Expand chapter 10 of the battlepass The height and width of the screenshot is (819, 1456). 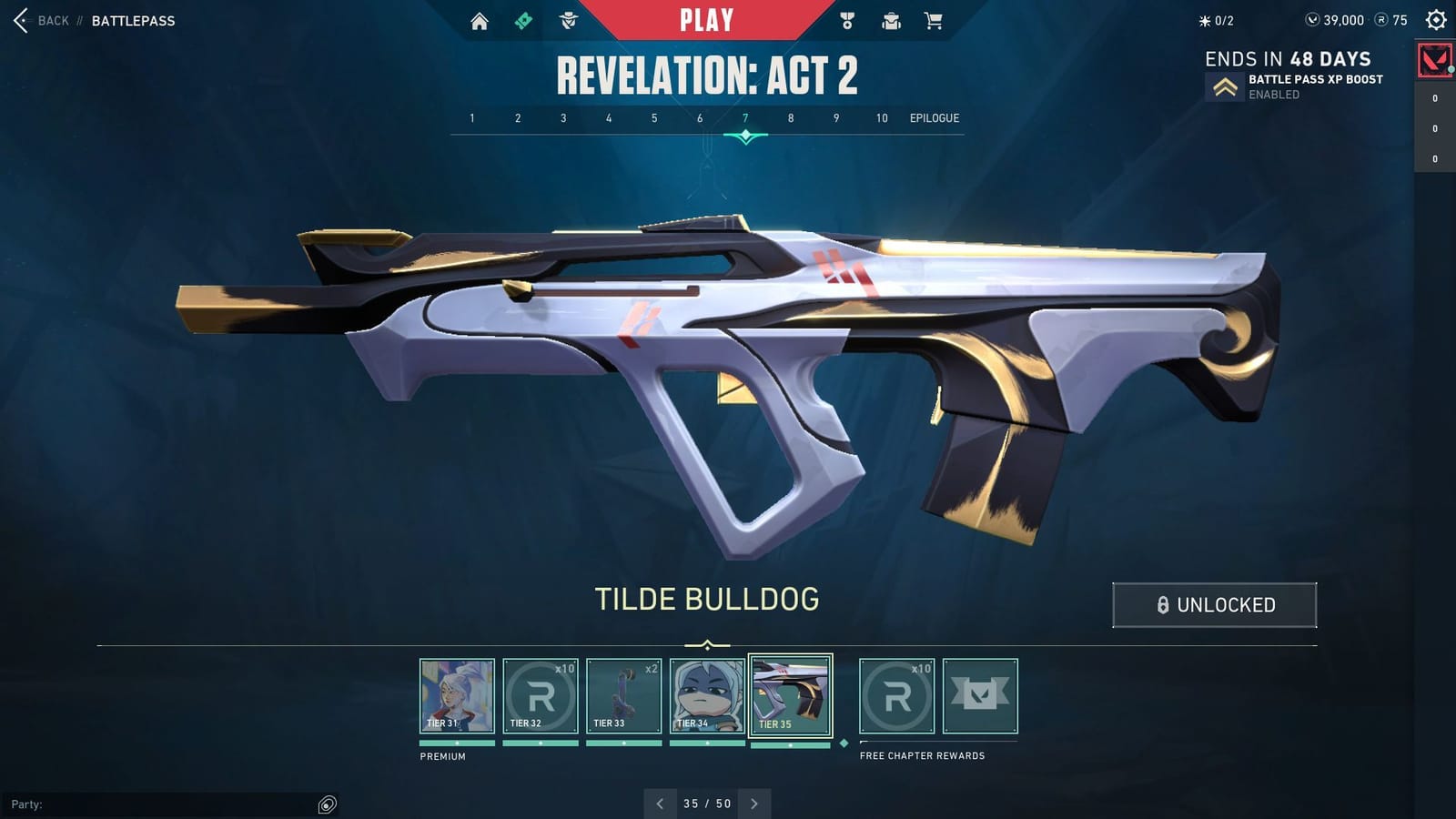point(880,117)
